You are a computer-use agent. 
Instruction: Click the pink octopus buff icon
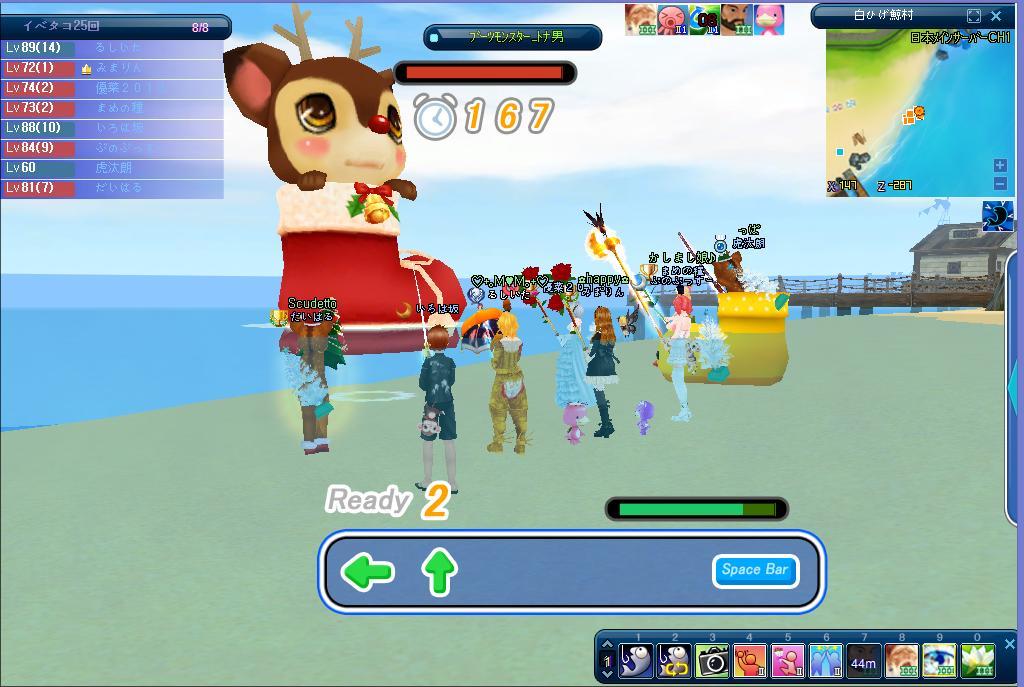(672, 20)
